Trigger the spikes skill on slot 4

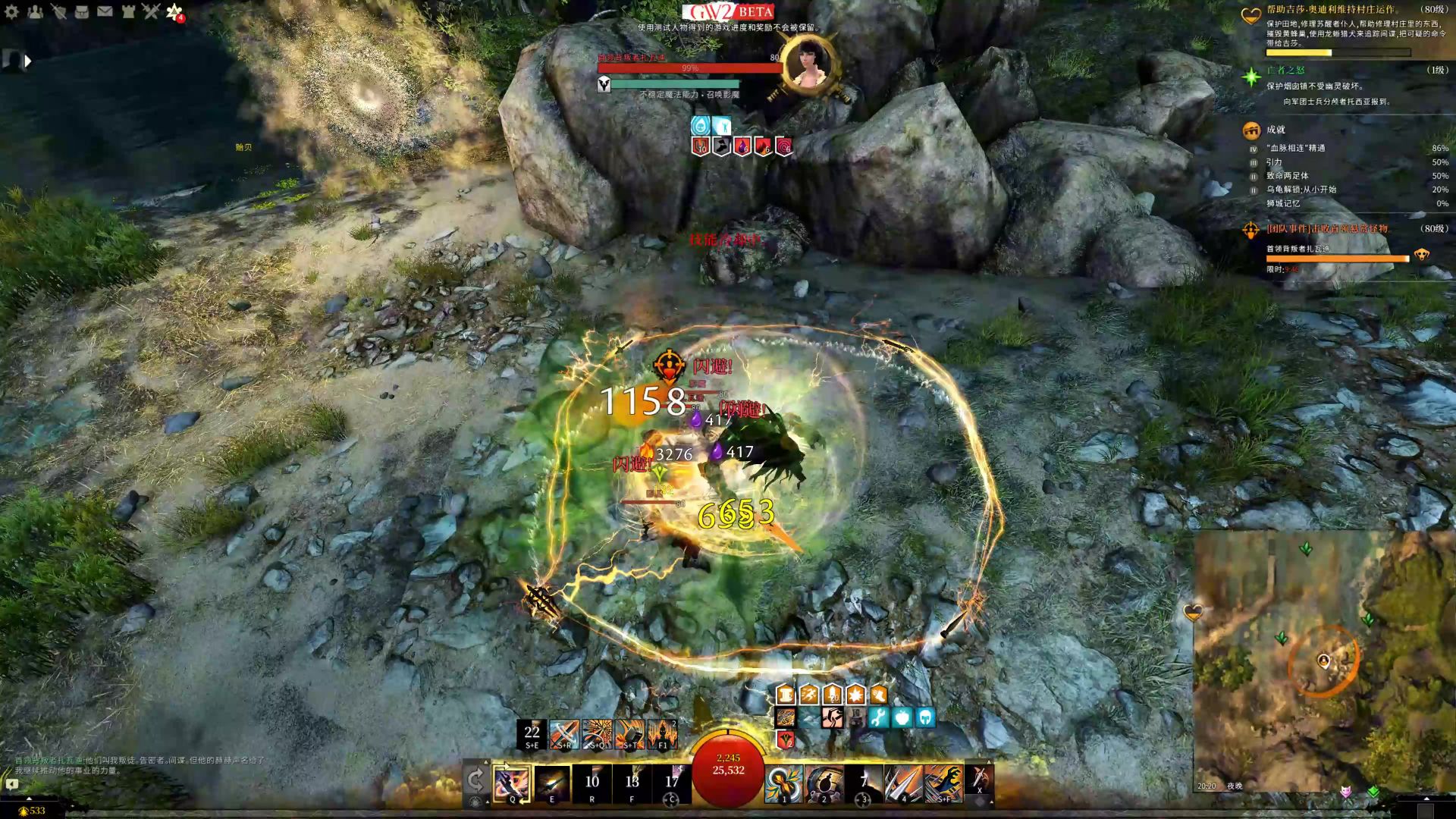(904, 782)
